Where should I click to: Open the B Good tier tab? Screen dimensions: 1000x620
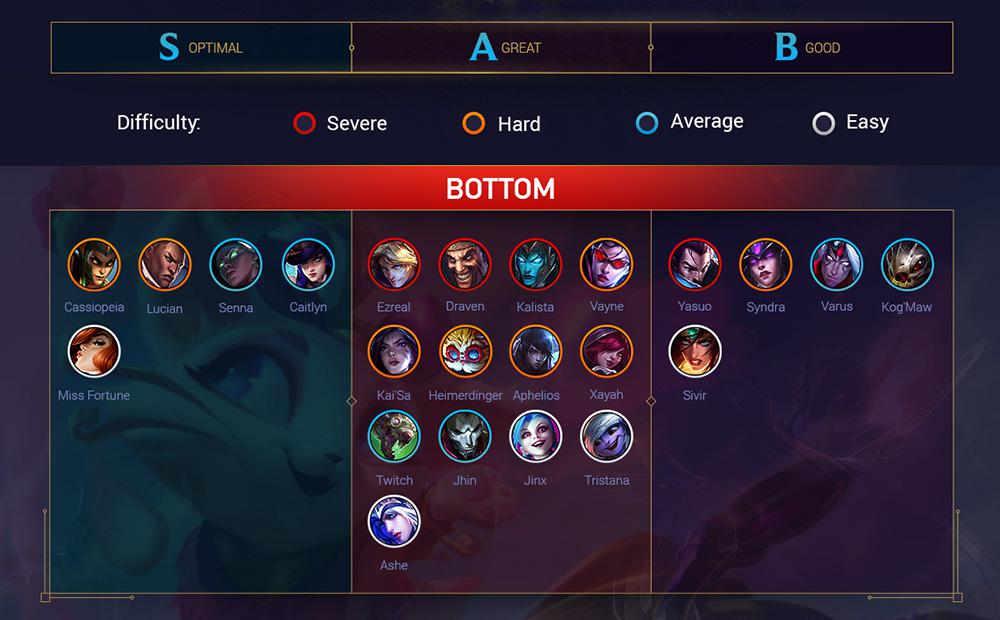tap(801, 47)
